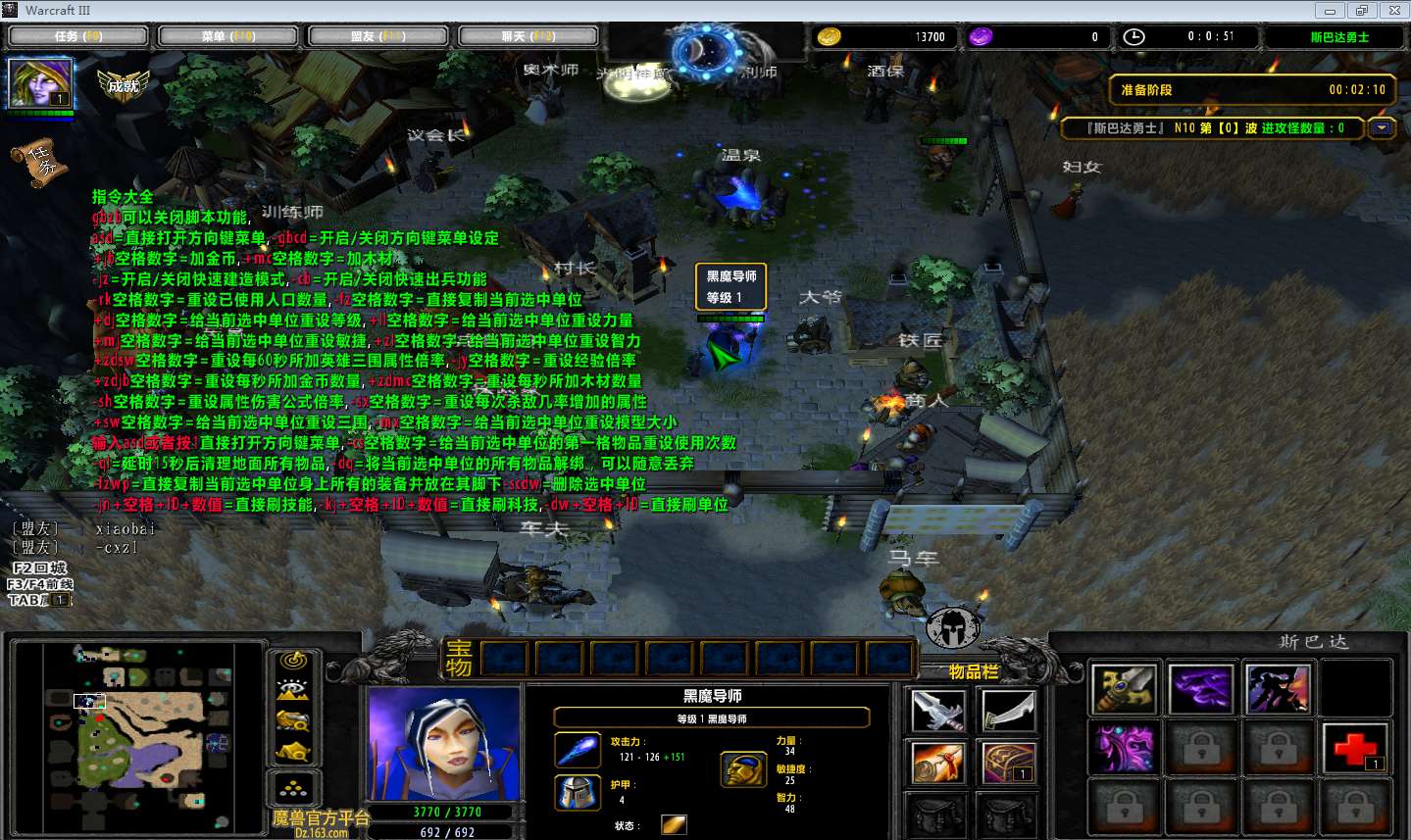The image size is (1411, 840).
Task: Select the curved blade inventory item
Action: [1008, 710]
